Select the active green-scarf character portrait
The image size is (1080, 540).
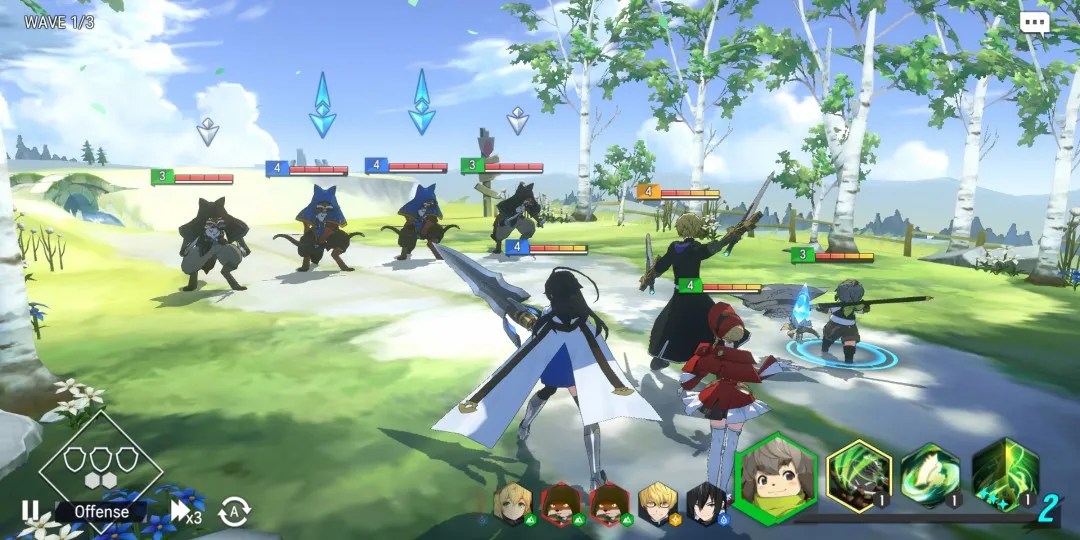click(x=775, y=477)
